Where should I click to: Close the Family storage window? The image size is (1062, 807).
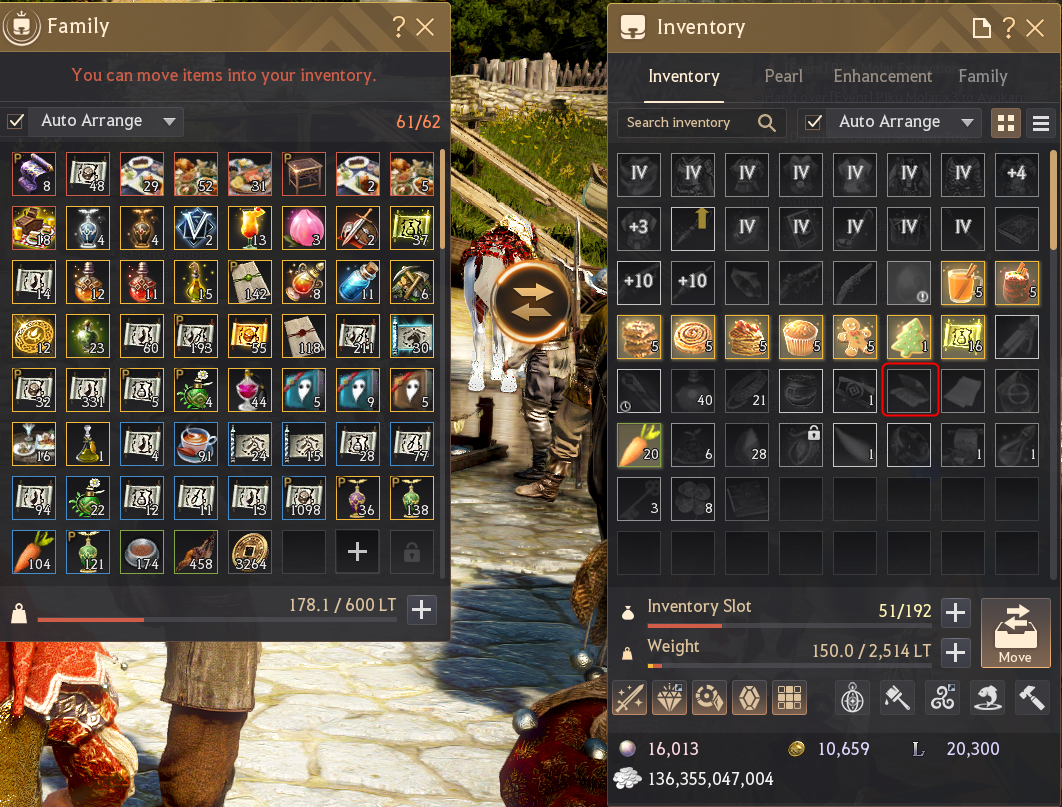pyautogui.click(x=425, y=27)
